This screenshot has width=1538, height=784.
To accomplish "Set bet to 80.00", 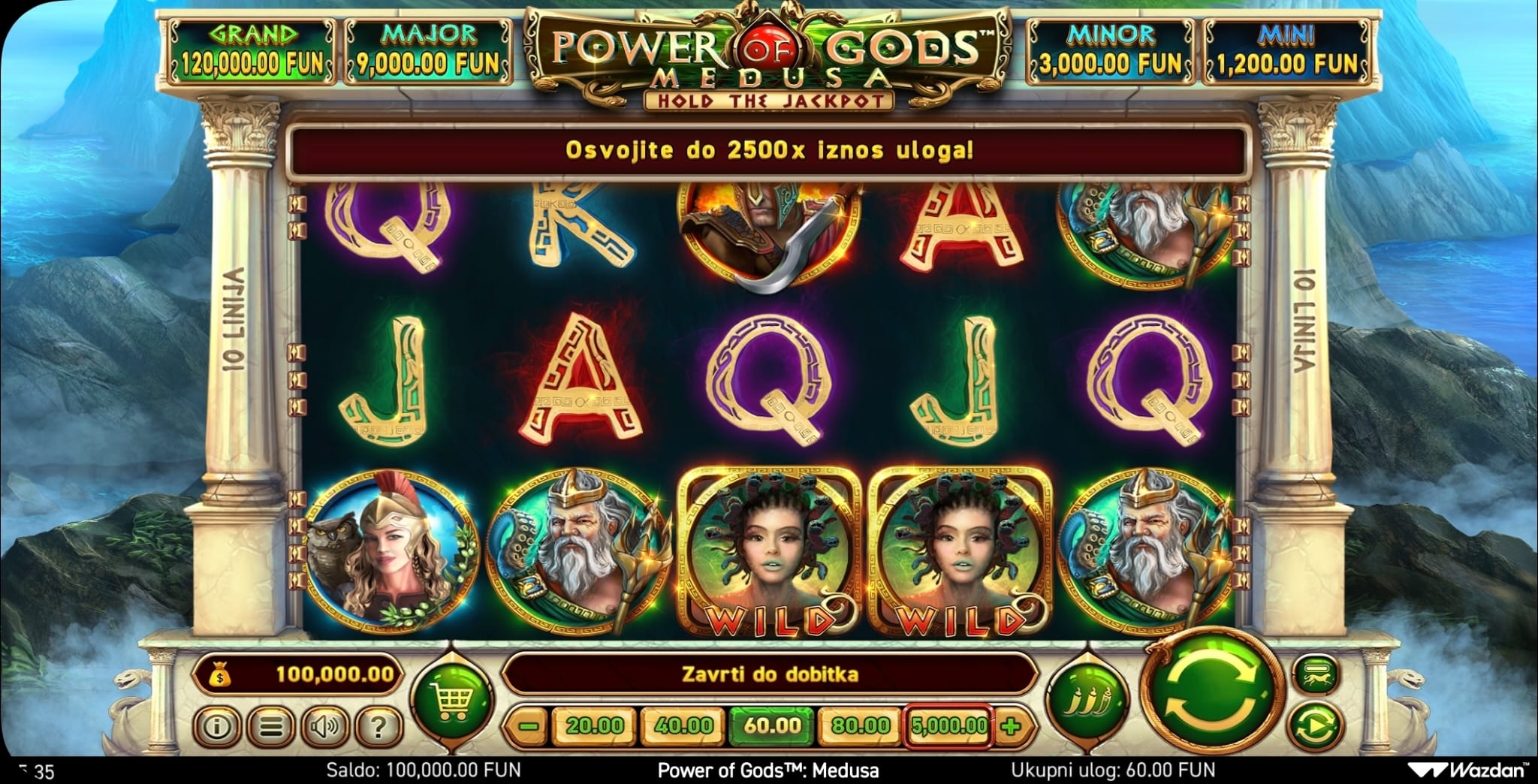I will (861, 725).
